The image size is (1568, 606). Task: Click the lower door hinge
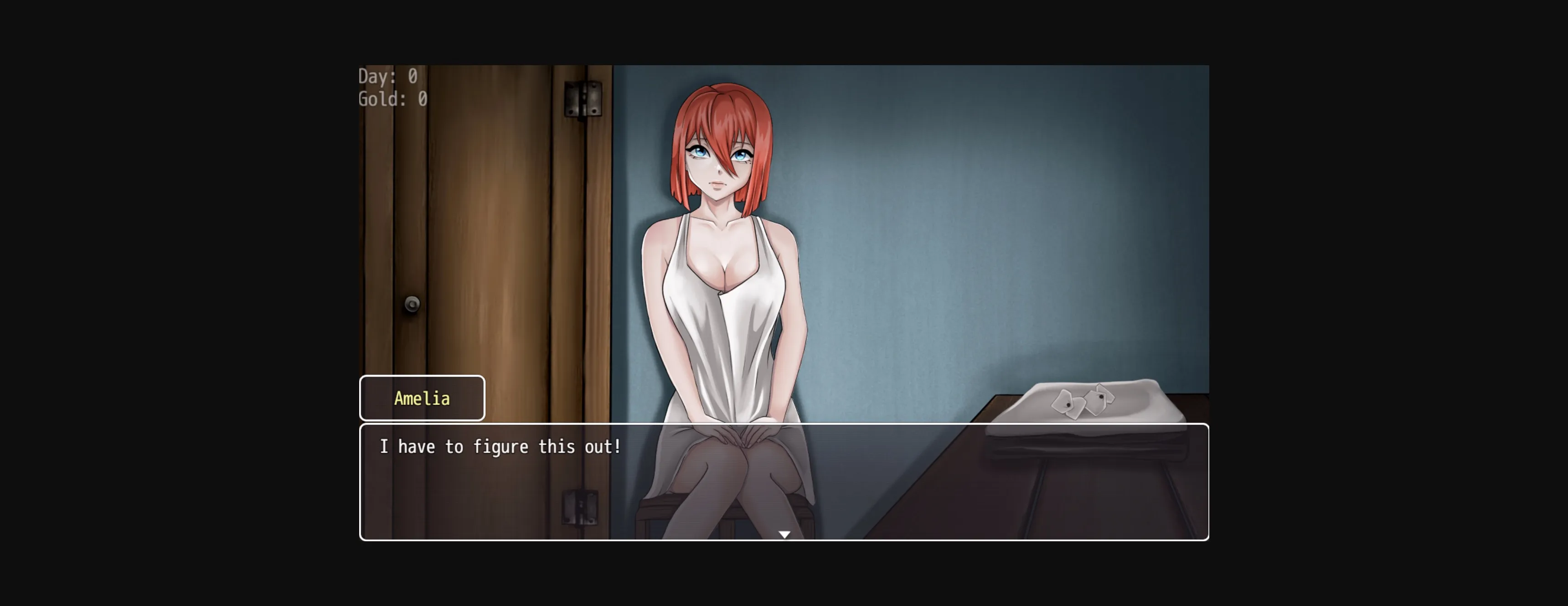[x=581, y=508]
